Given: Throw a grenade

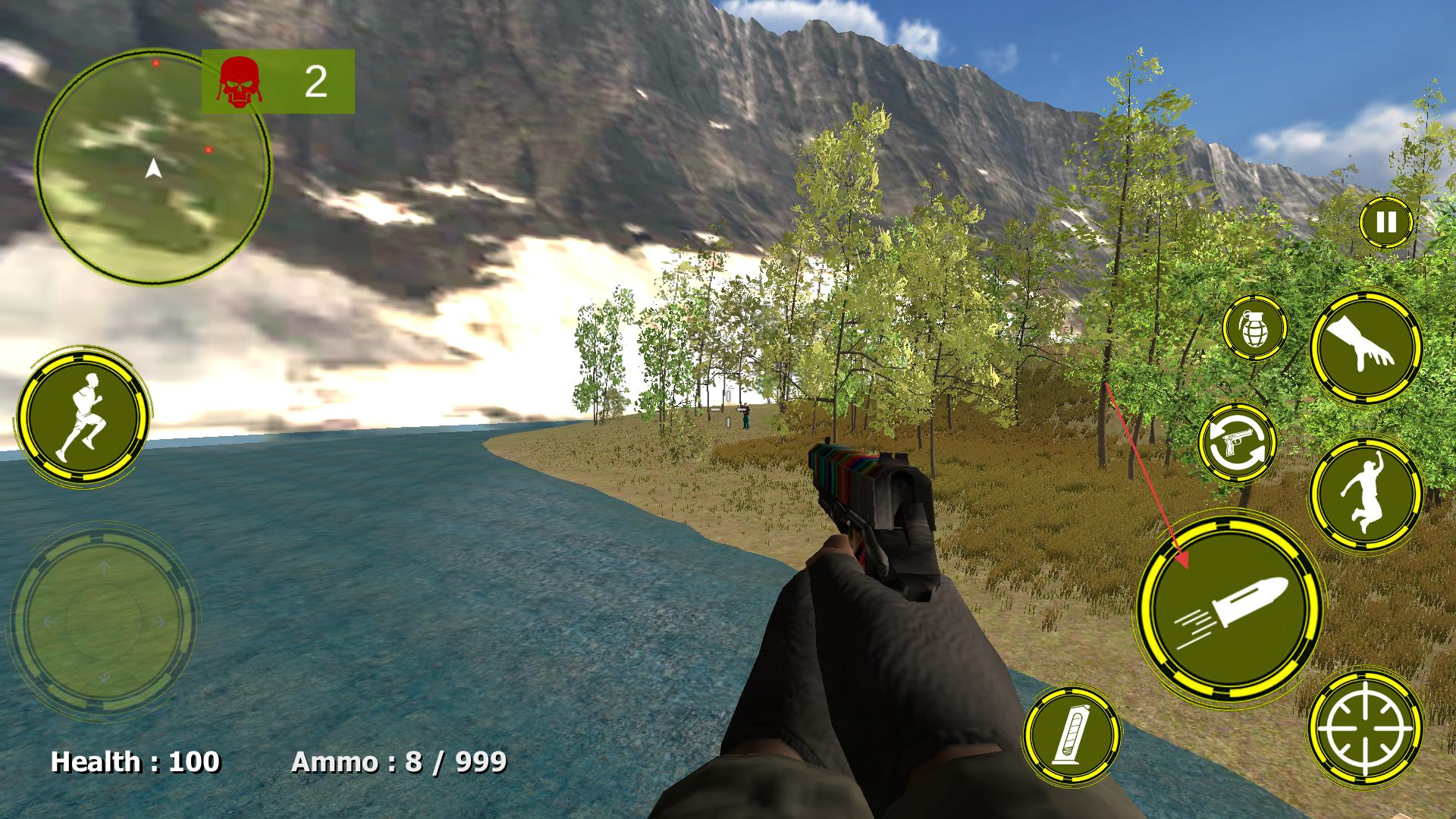Looking at the screenshot, I should click(1254, 328).
